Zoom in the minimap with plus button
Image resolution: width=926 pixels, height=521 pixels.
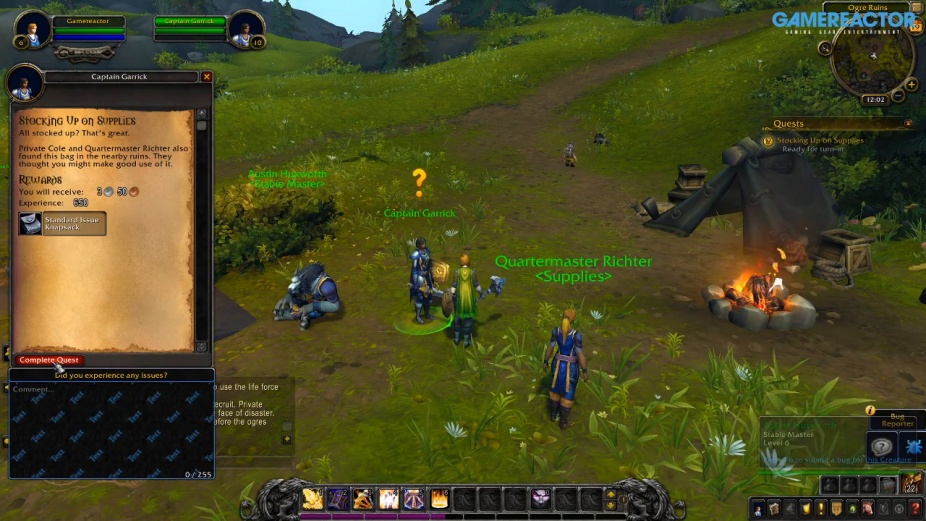912,83
